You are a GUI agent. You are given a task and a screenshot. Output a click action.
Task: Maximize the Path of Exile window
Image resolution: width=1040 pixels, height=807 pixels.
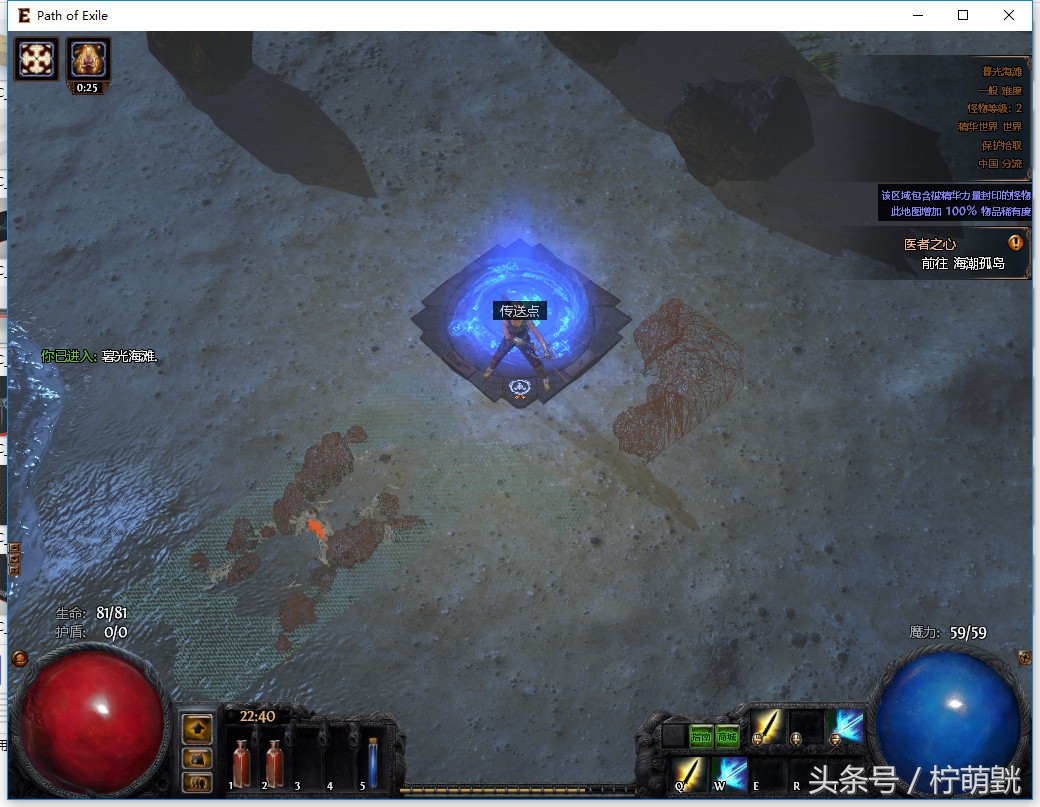point(963,15)
